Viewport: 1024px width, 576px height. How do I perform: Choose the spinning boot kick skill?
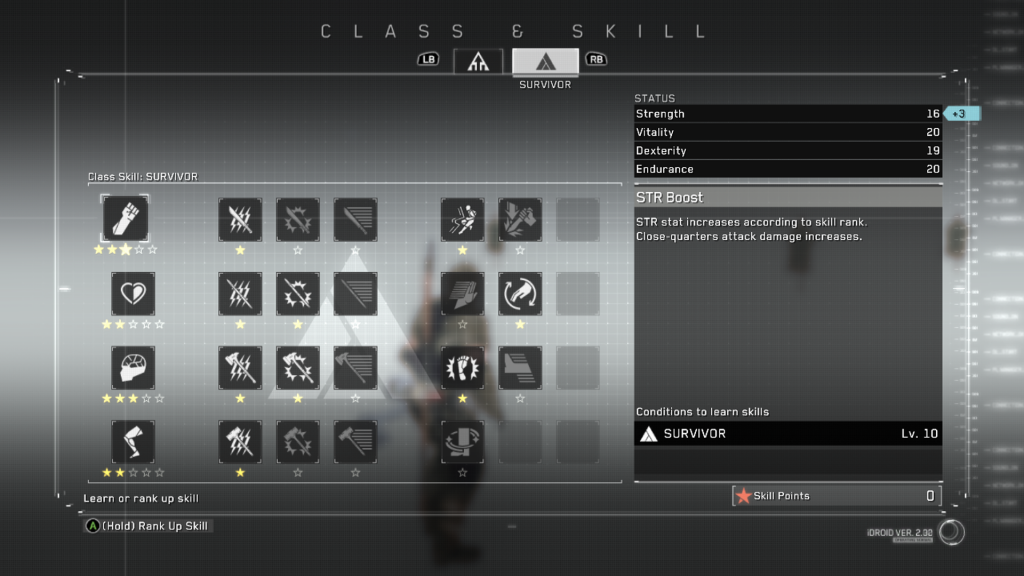462,442
